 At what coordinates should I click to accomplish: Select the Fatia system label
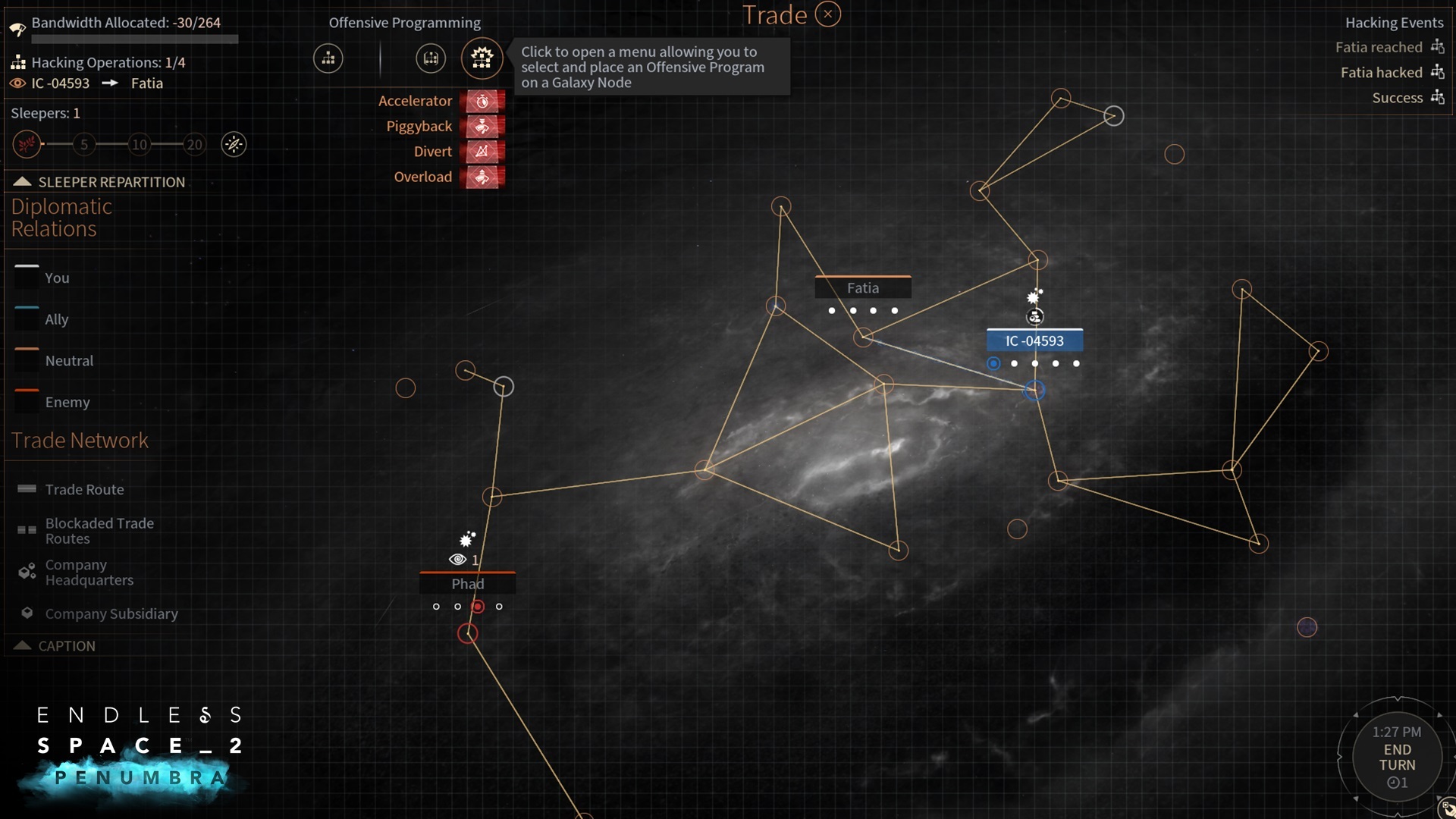[863, 288]
